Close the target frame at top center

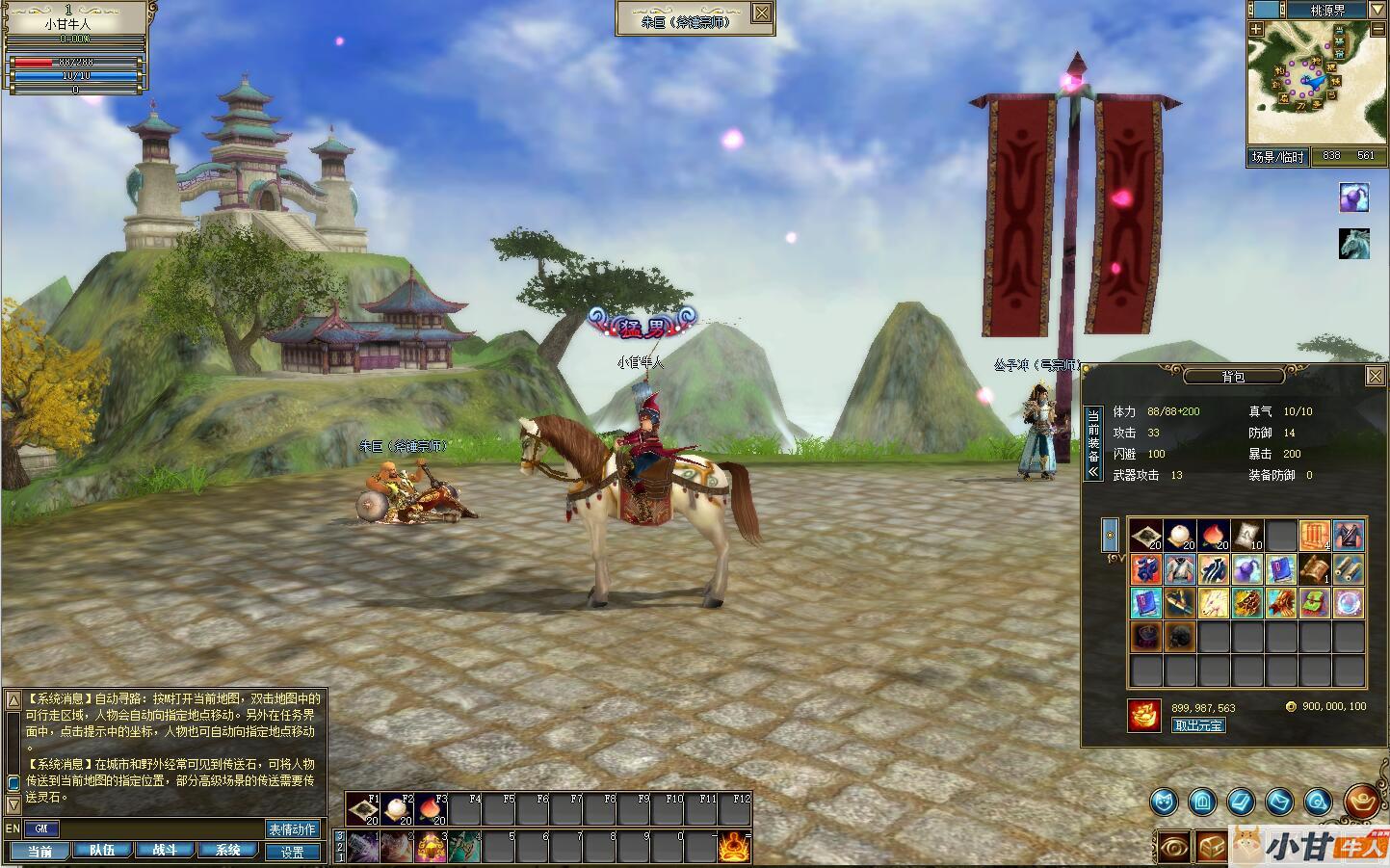coord(761,13)
